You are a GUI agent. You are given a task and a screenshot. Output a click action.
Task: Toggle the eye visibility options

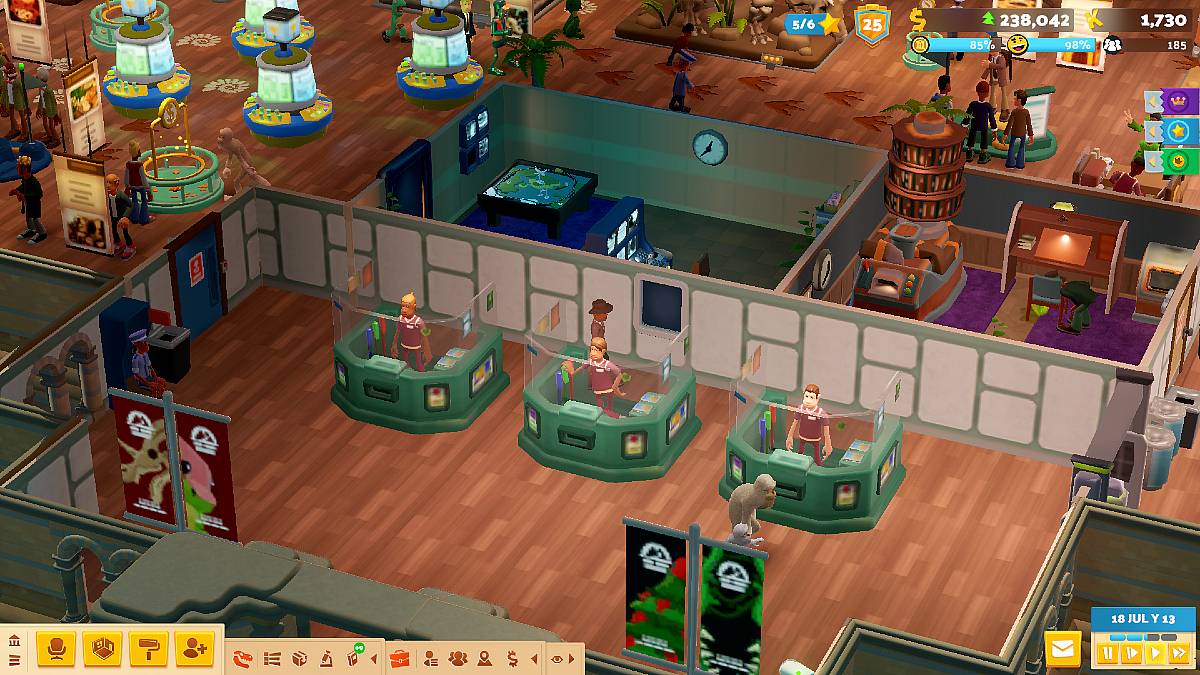[x=557, y=658]
